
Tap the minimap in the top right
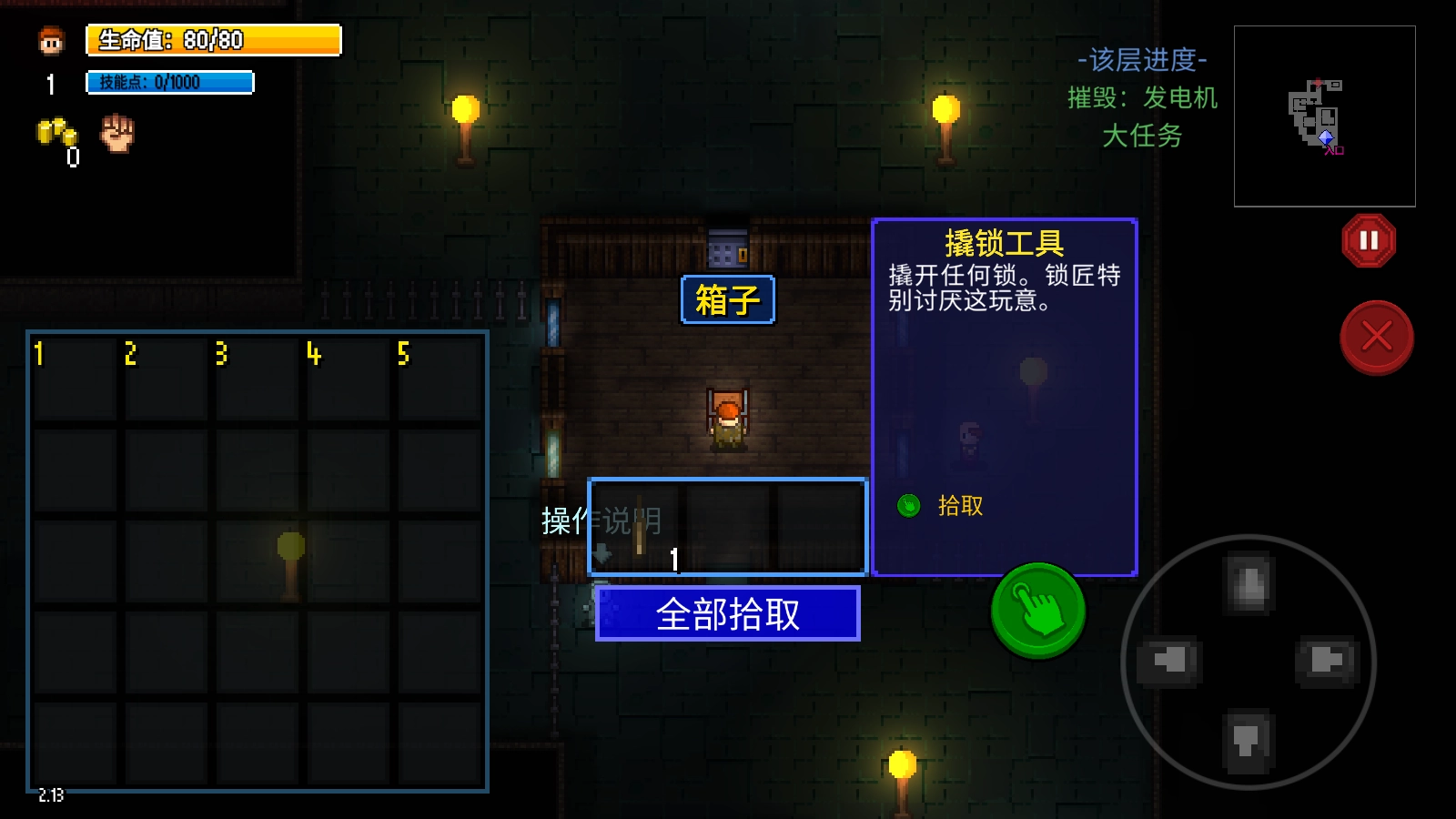tap(1324, 116)
